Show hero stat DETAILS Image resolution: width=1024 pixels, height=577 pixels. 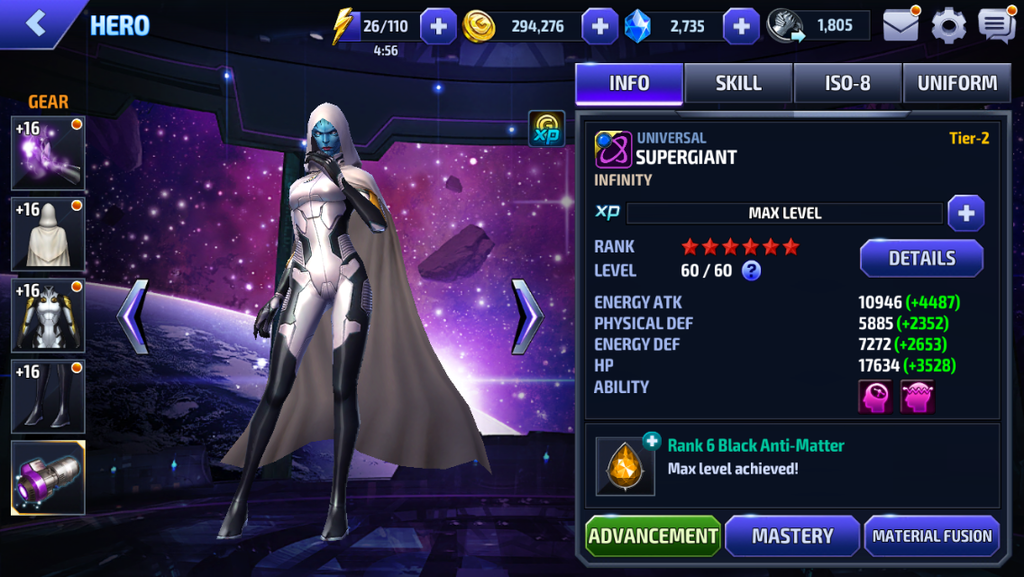921,258
